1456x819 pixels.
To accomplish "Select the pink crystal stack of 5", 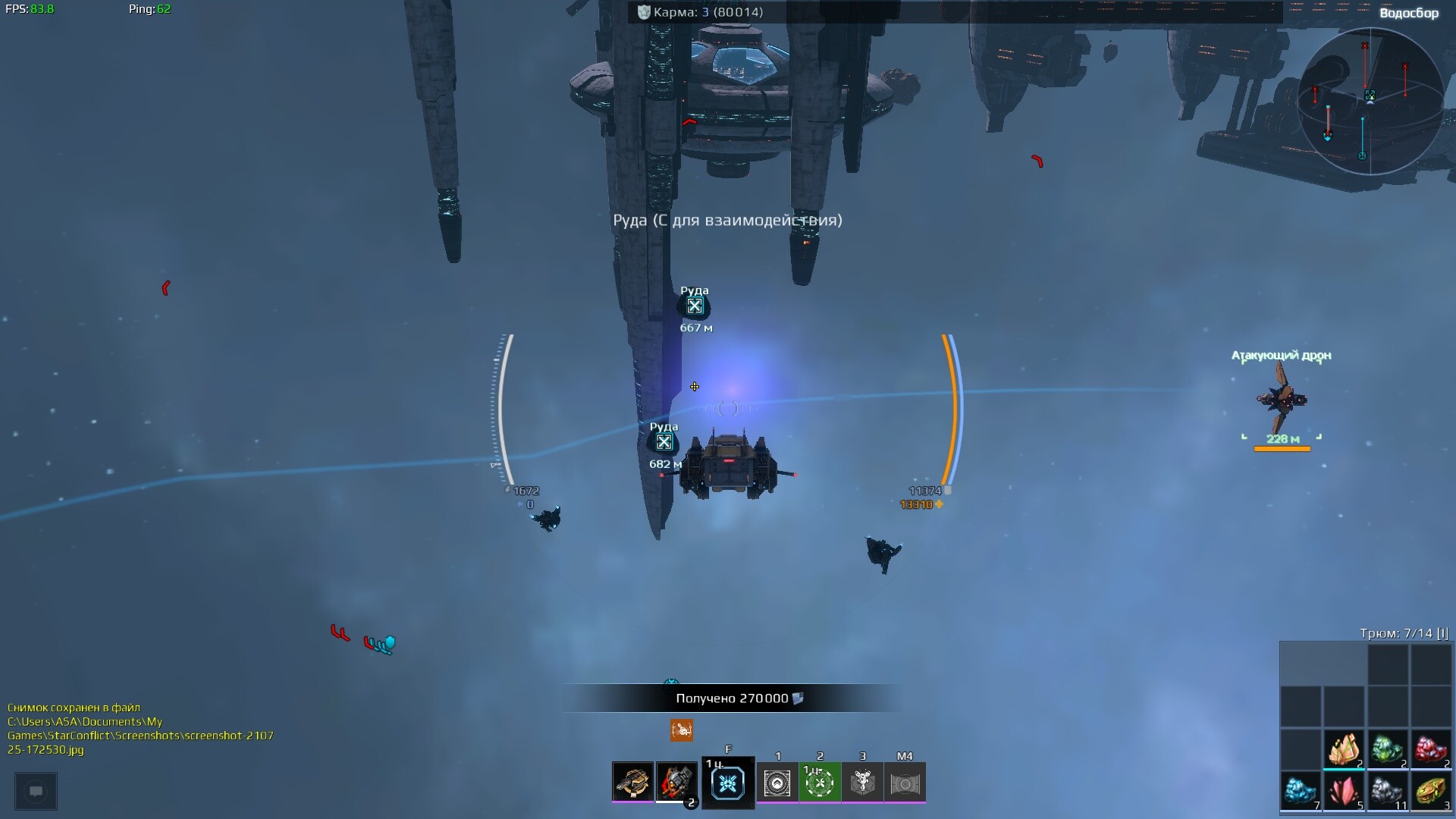I will pyautogui.click(x=1344, y=792).
